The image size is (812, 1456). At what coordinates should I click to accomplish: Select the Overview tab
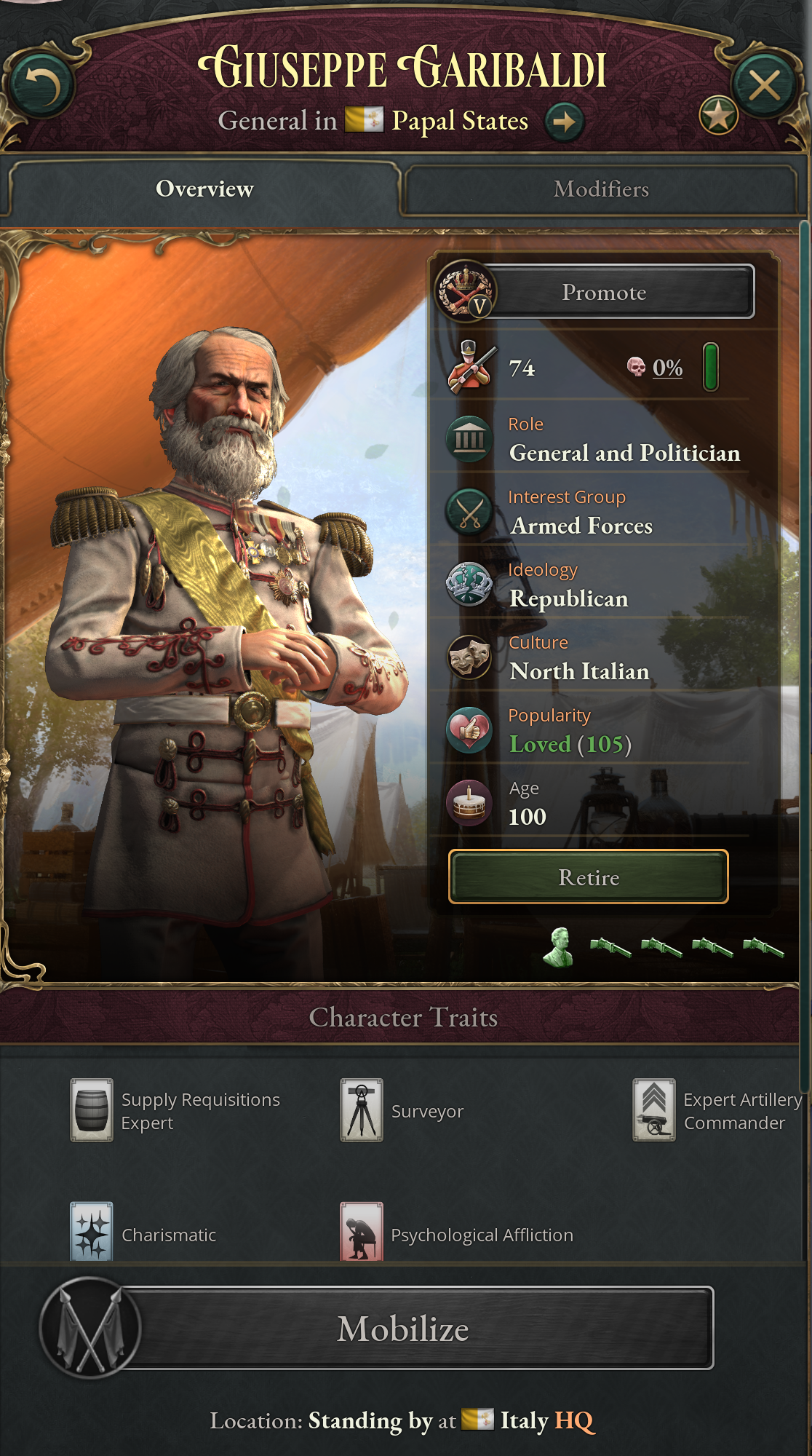coord(204,189)
